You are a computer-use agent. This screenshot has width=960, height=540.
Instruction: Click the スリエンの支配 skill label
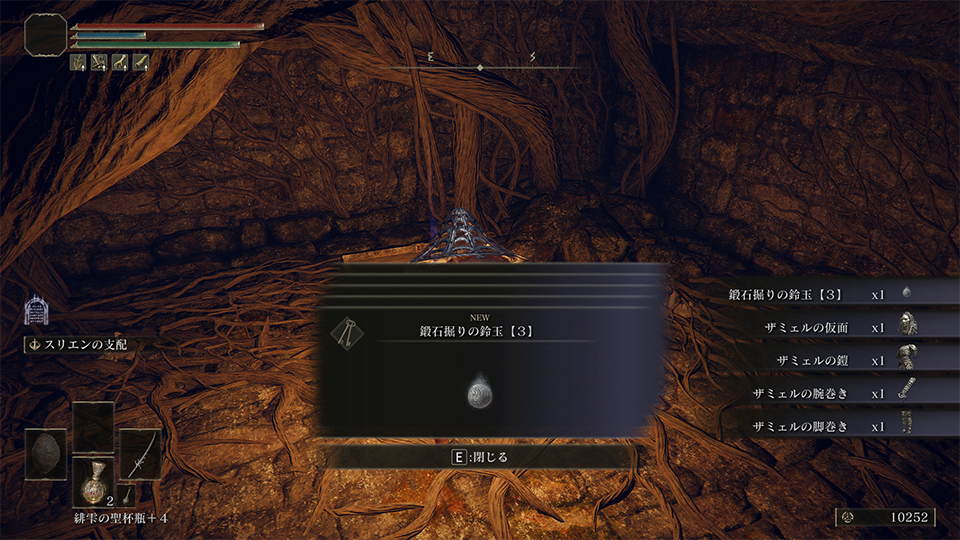82,345
